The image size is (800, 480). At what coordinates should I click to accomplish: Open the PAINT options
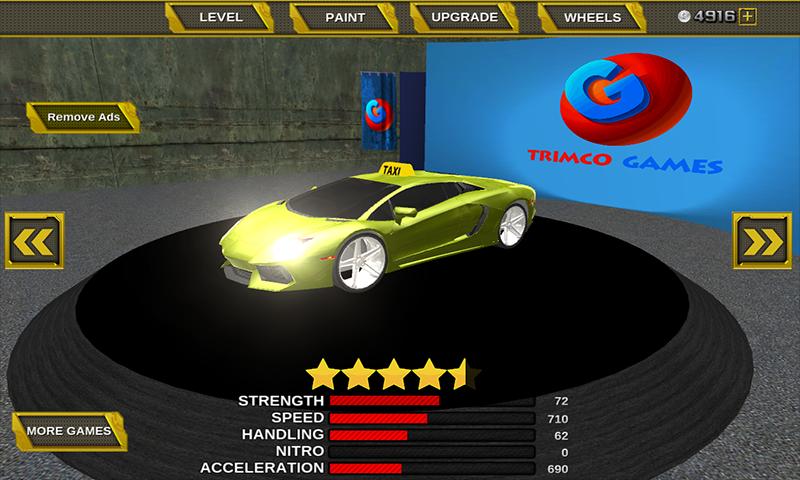tap(345, 17)
